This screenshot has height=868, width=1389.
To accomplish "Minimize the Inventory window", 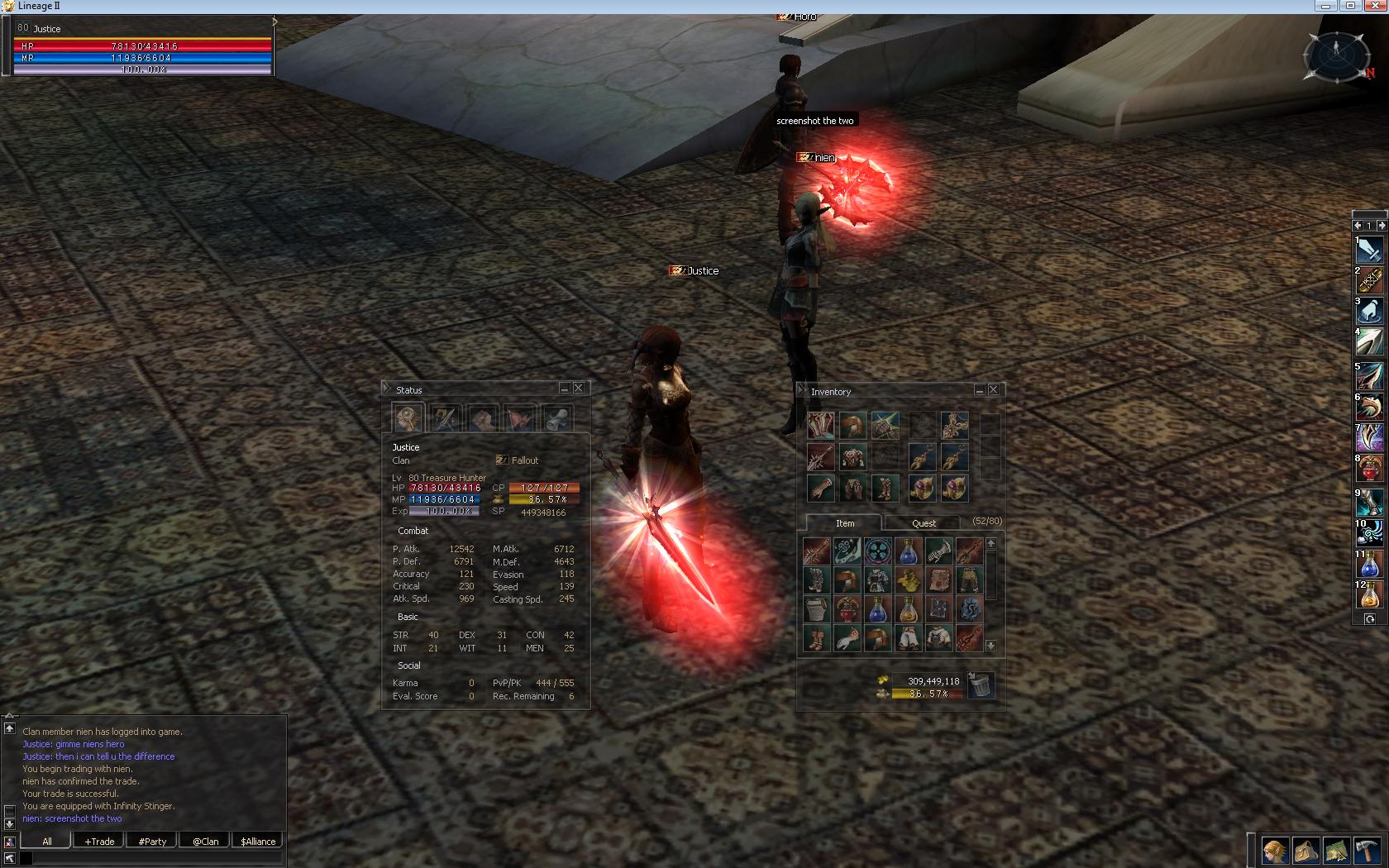I will coord(979,390).
